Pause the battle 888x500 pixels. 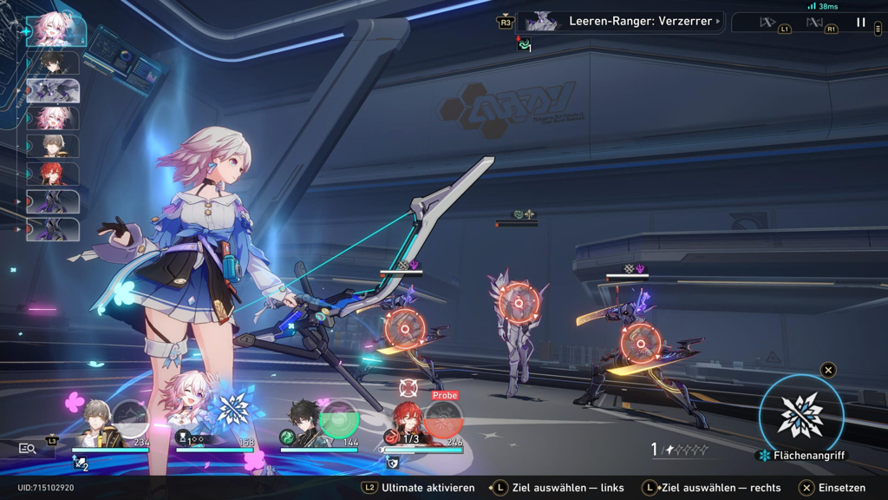861,22
